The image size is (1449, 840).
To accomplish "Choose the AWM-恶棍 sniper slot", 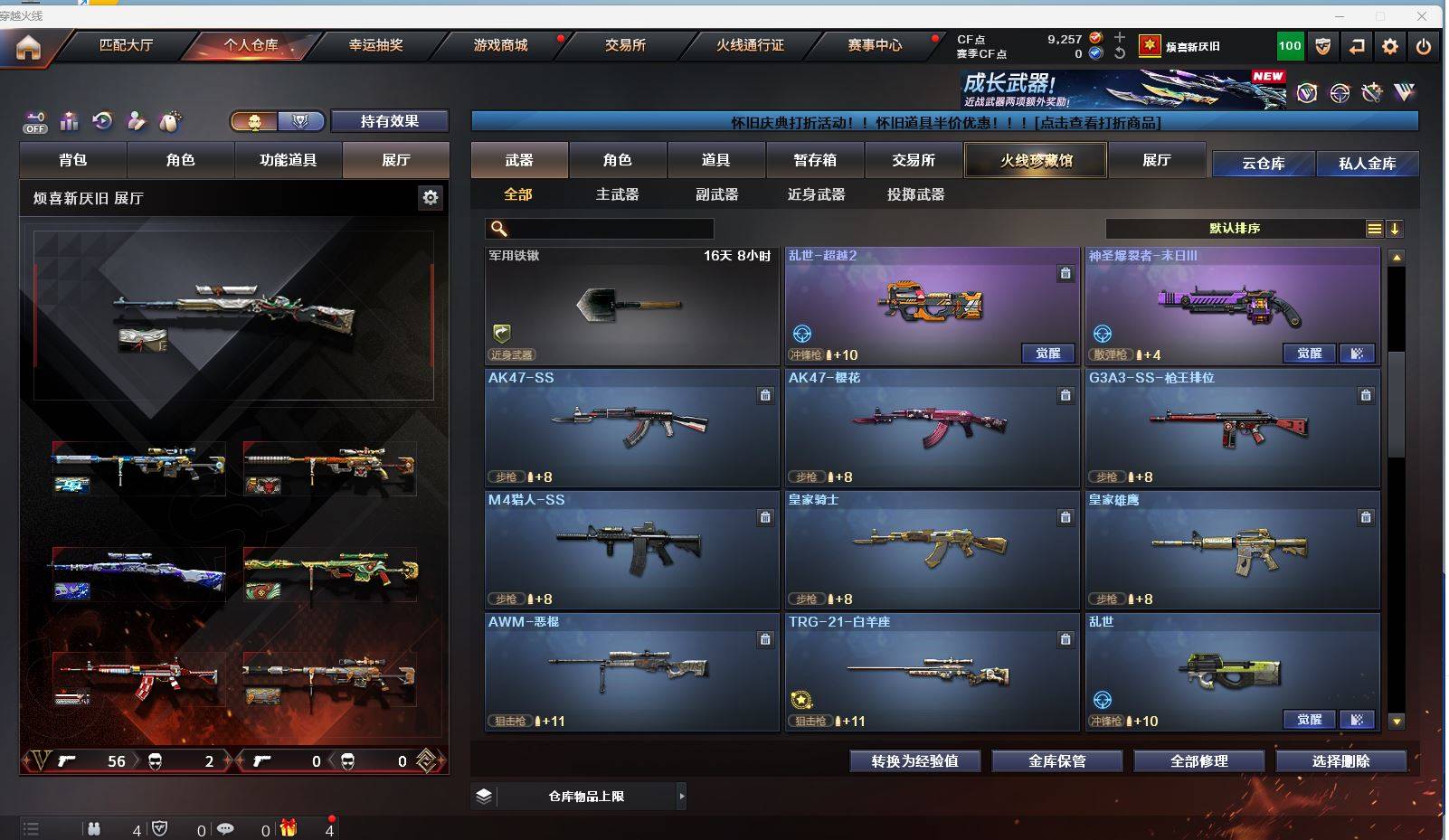I will [x=631, y=671].
